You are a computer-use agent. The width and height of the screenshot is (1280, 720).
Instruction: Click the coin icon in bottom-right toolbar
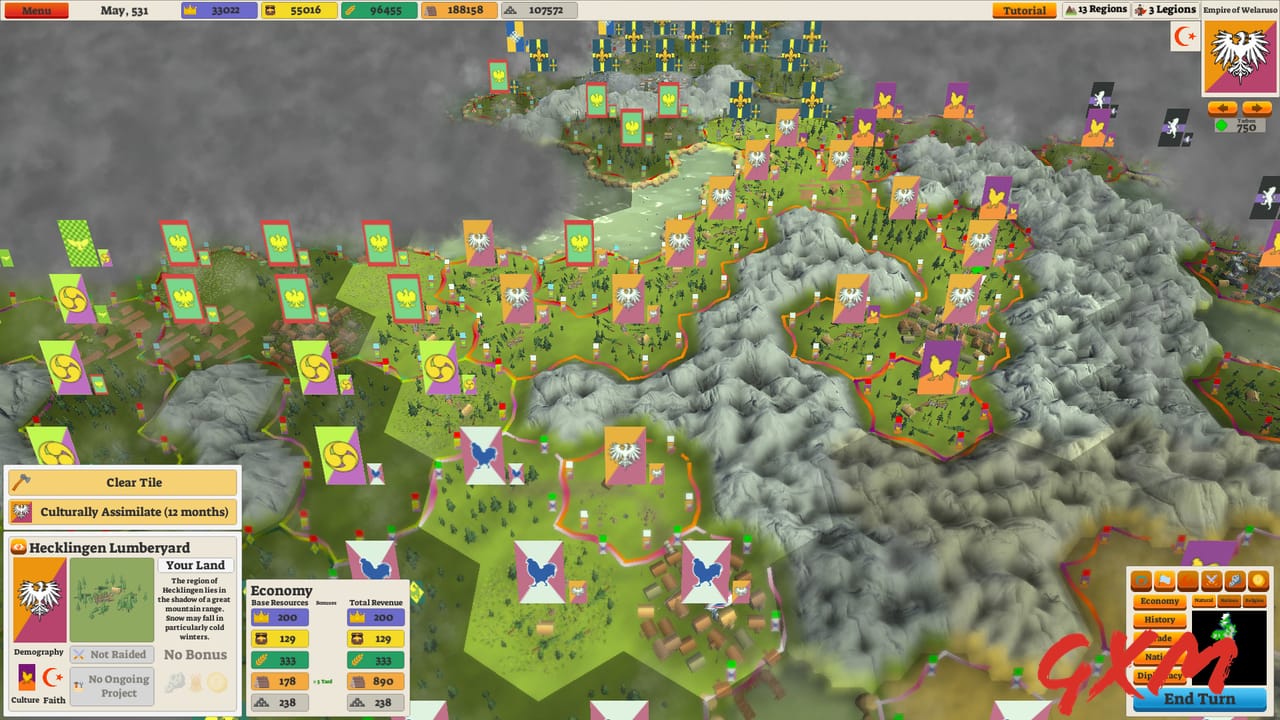coord(1256,580)
